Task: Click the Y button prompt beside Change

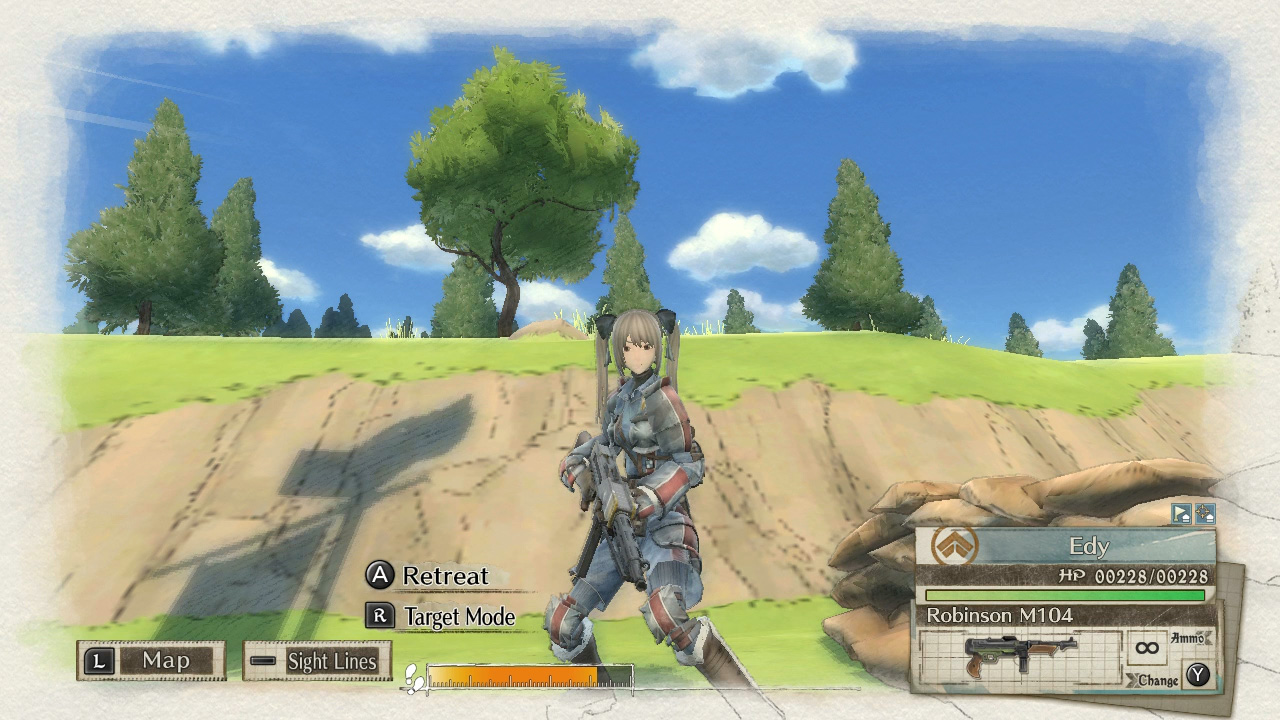Action: pos(1197,672)
